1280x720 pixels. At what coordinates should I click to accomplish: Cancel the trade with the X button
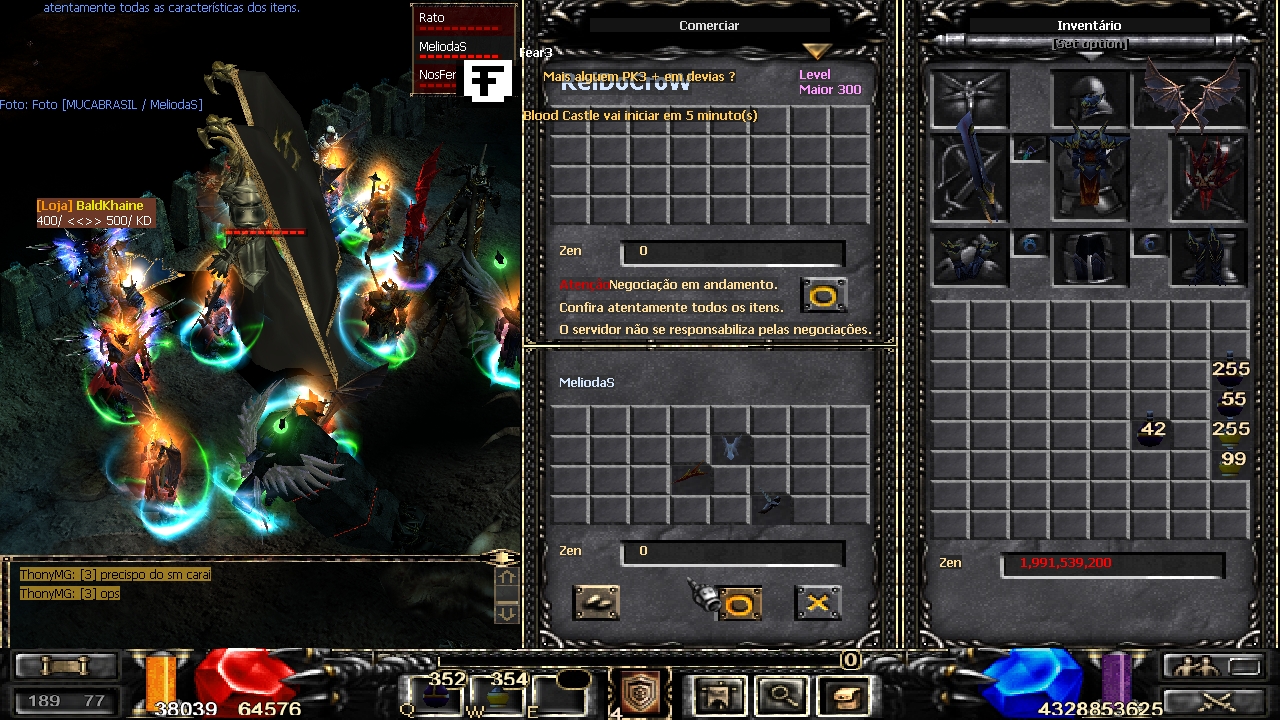click(817, 602)
